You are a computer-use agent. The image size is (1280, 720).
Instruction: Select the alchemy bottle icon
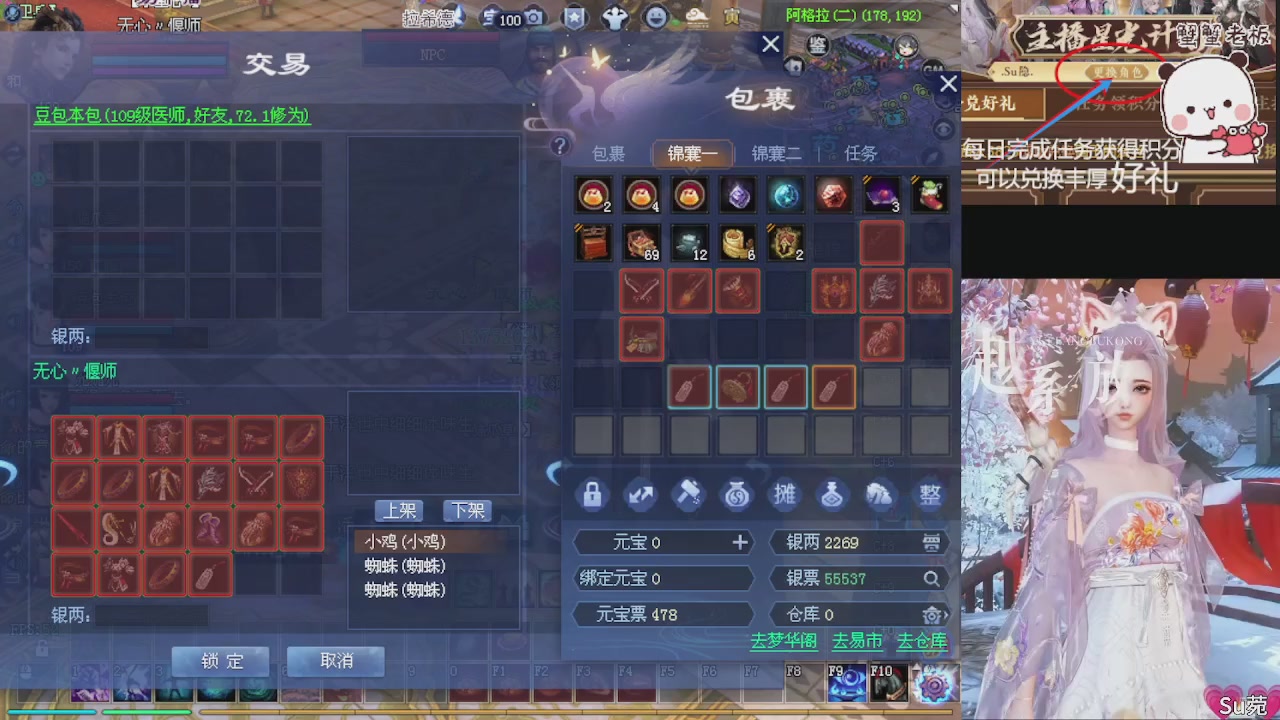point(833,495)
